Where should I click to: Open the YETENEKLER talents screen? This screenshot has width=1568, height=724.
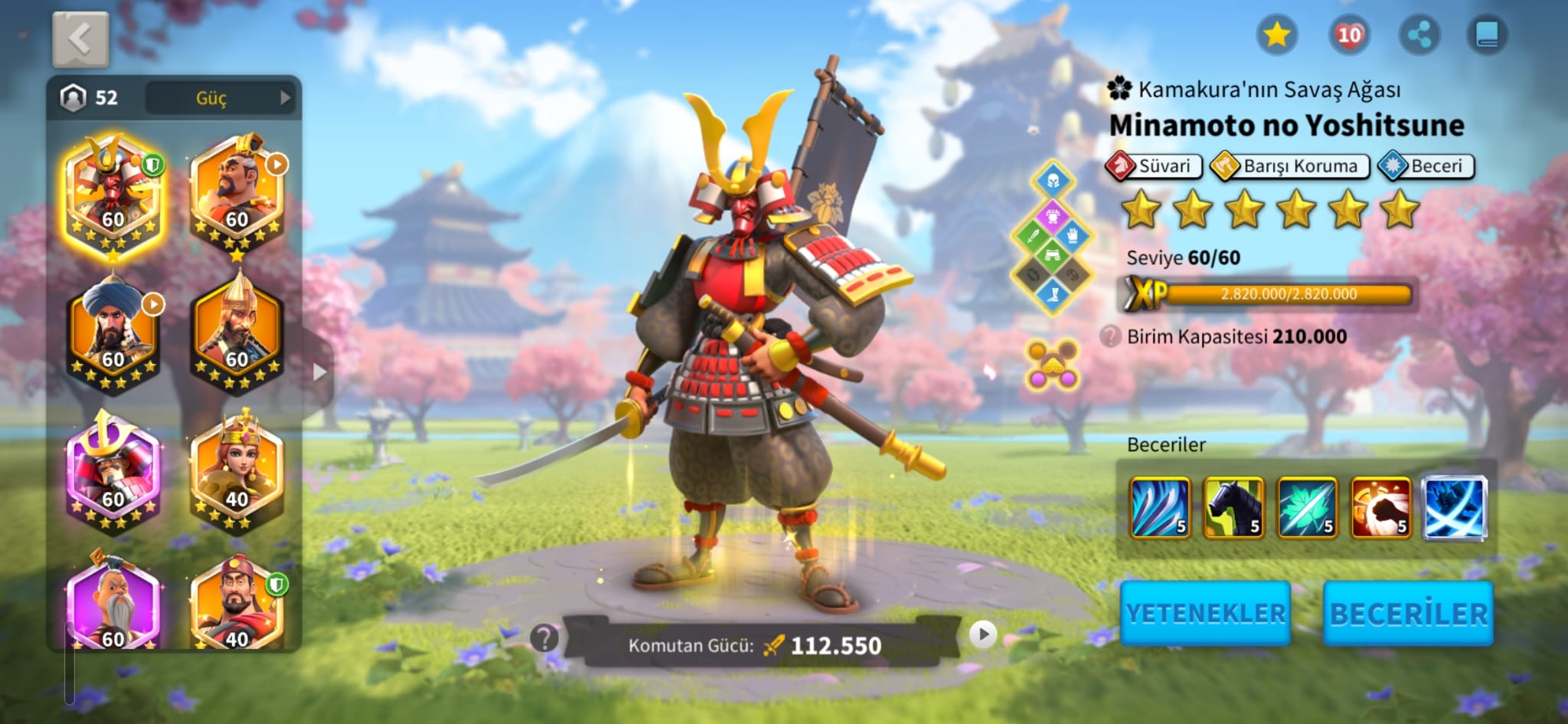(1205, 613)
